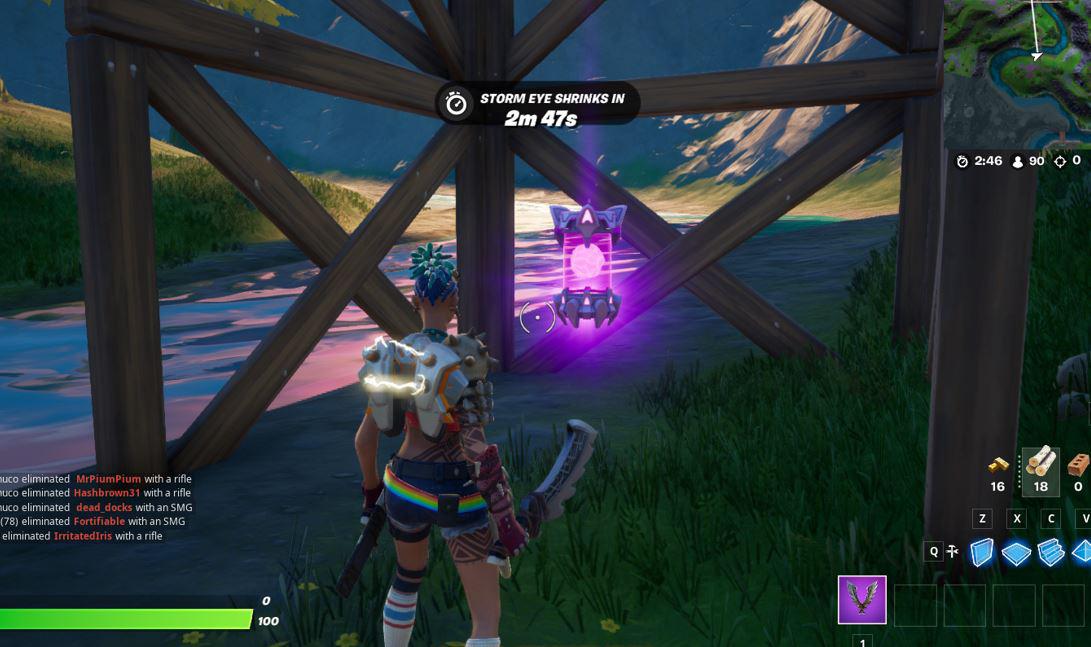Image resolution: width=1091 pixels, height=647 pixels.
Task: Select wood as the building material
Action: tap(1040, 465)
